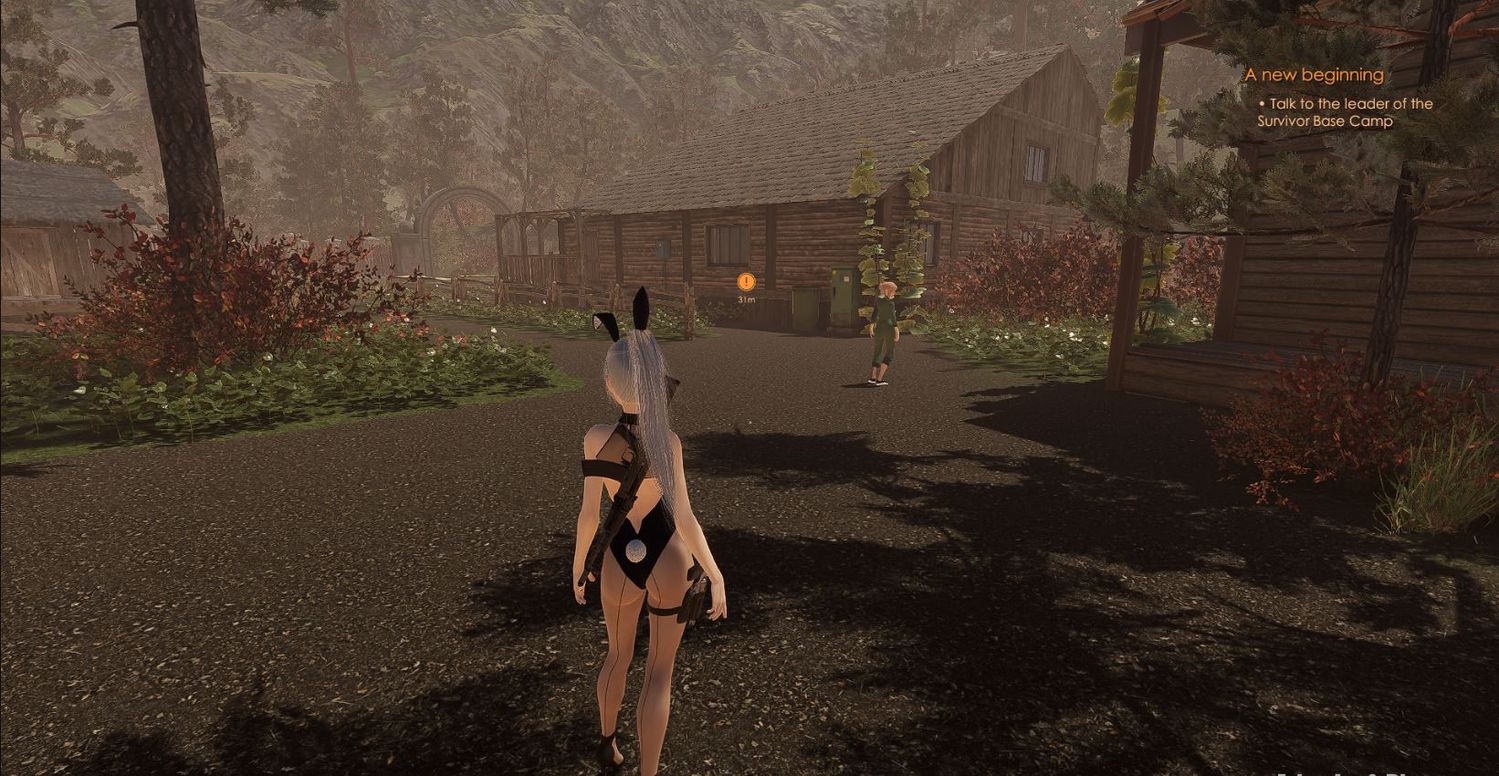Screen dimensions: 1499x776
Task: Select the Survivor Base Camp leader objective
Action: 1344,112
